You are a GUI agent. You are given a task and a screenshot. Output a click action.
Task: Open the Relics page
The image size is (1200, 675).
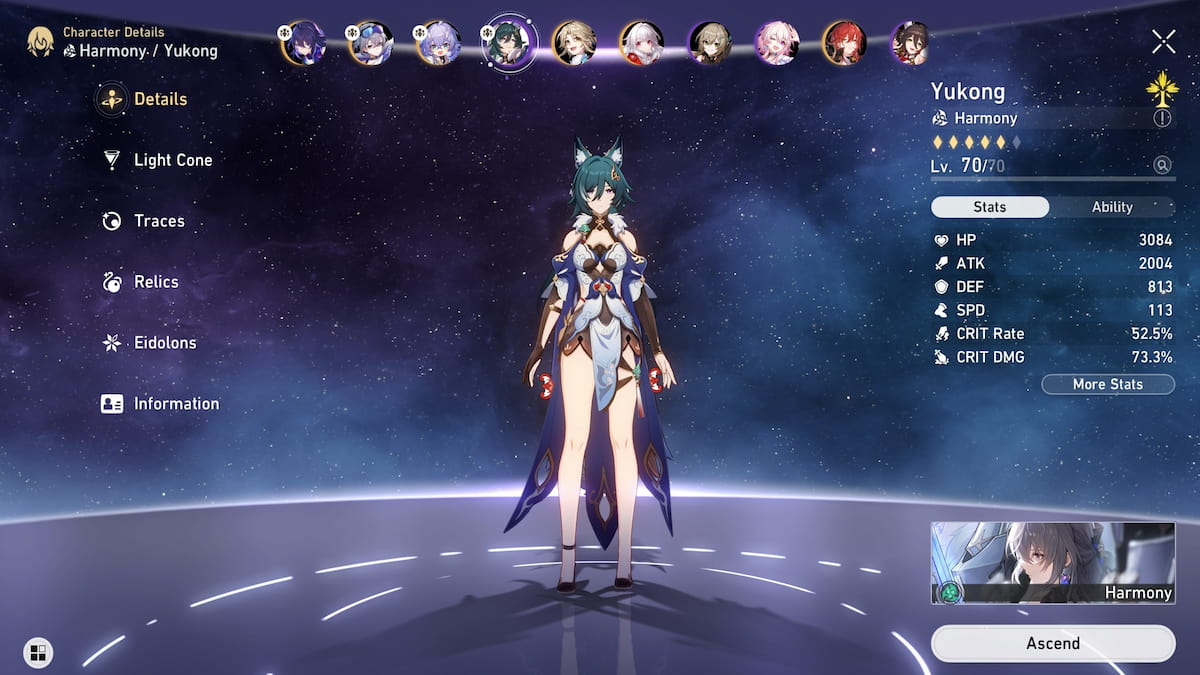[155, 282]
